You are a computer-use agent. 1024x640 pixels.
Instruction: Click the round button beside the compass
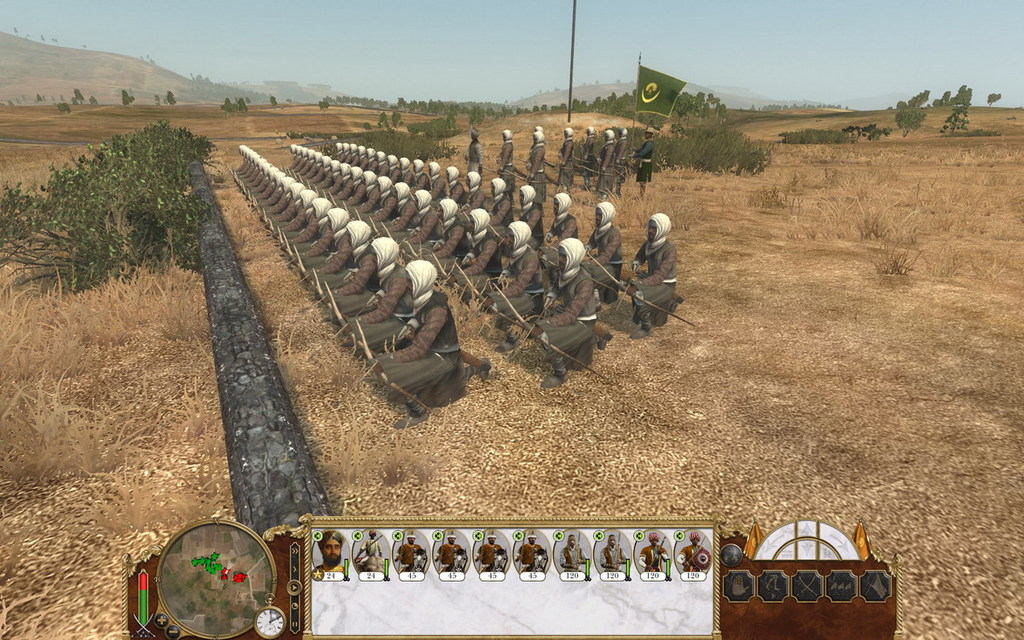click(732, 553)
